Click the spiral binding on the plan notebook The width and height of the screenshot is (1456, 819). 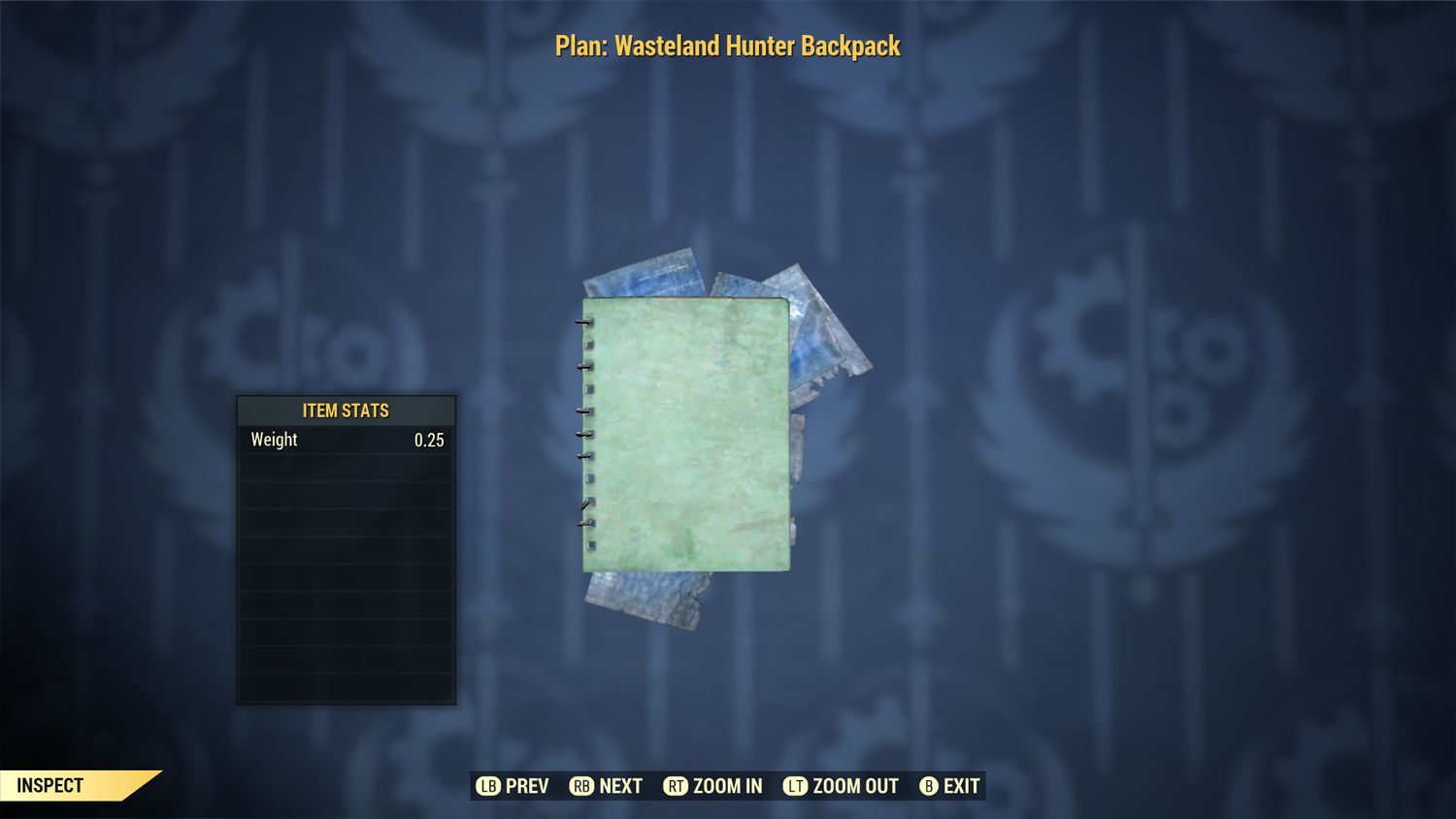[585, 427]
